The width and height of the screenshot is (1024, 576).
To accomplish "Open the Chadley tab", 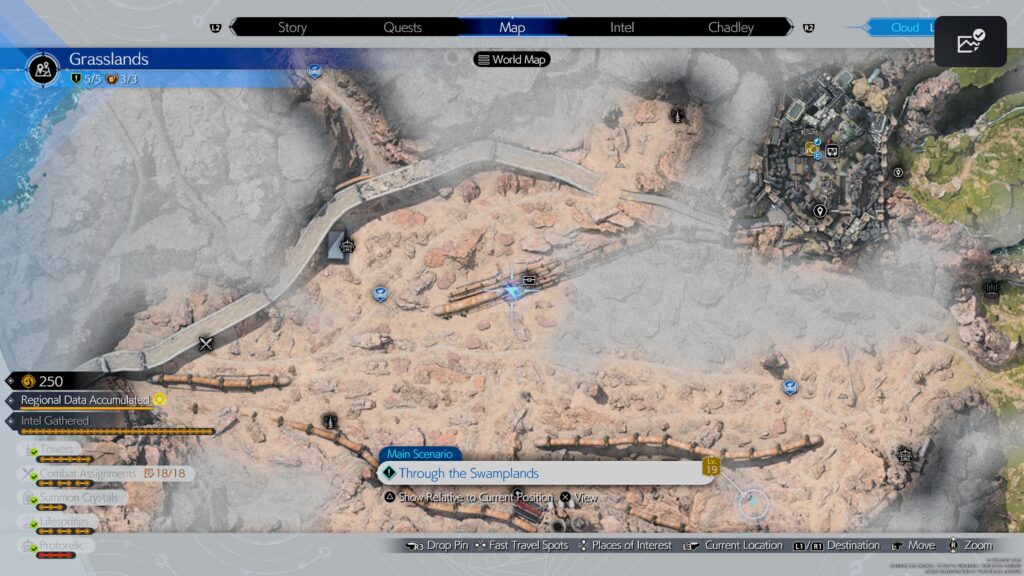I will coord(730,27).
